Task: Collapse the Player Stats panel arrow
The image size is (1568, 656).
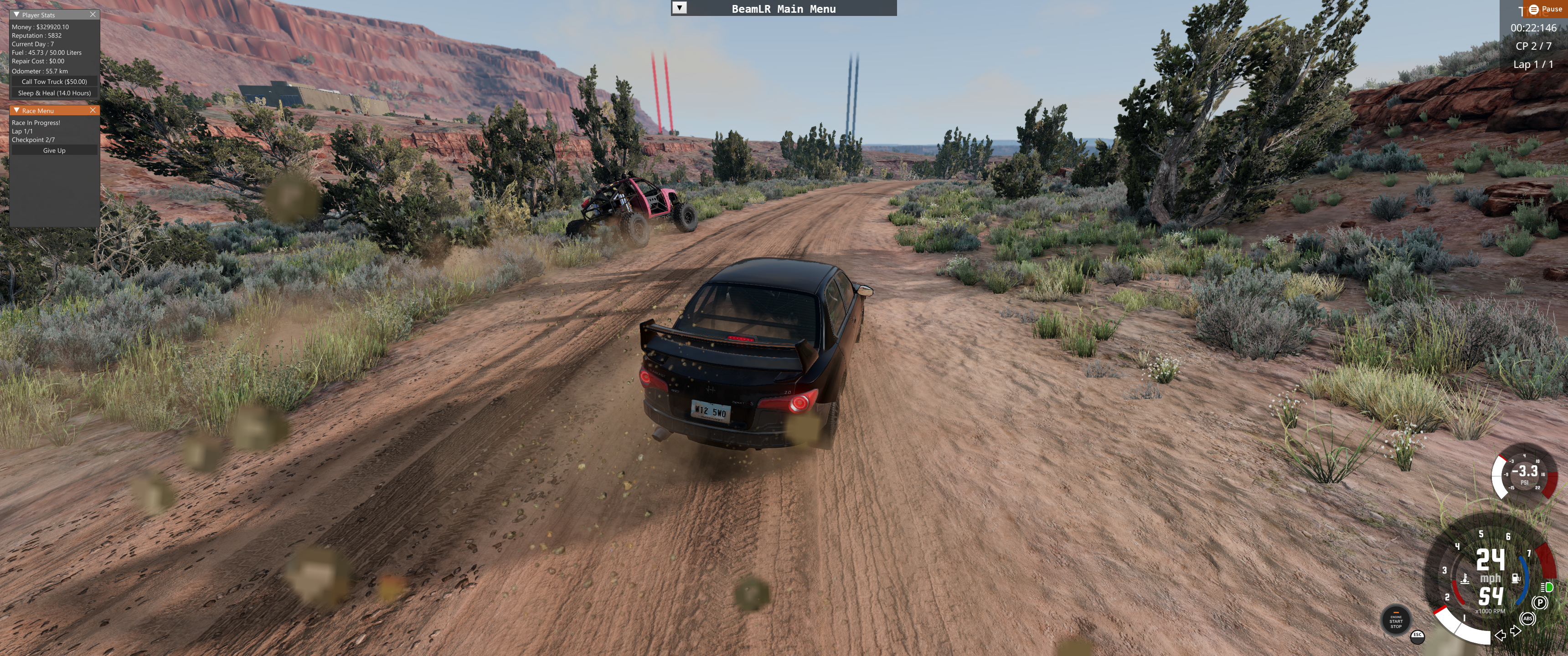Action: [16, 15]
